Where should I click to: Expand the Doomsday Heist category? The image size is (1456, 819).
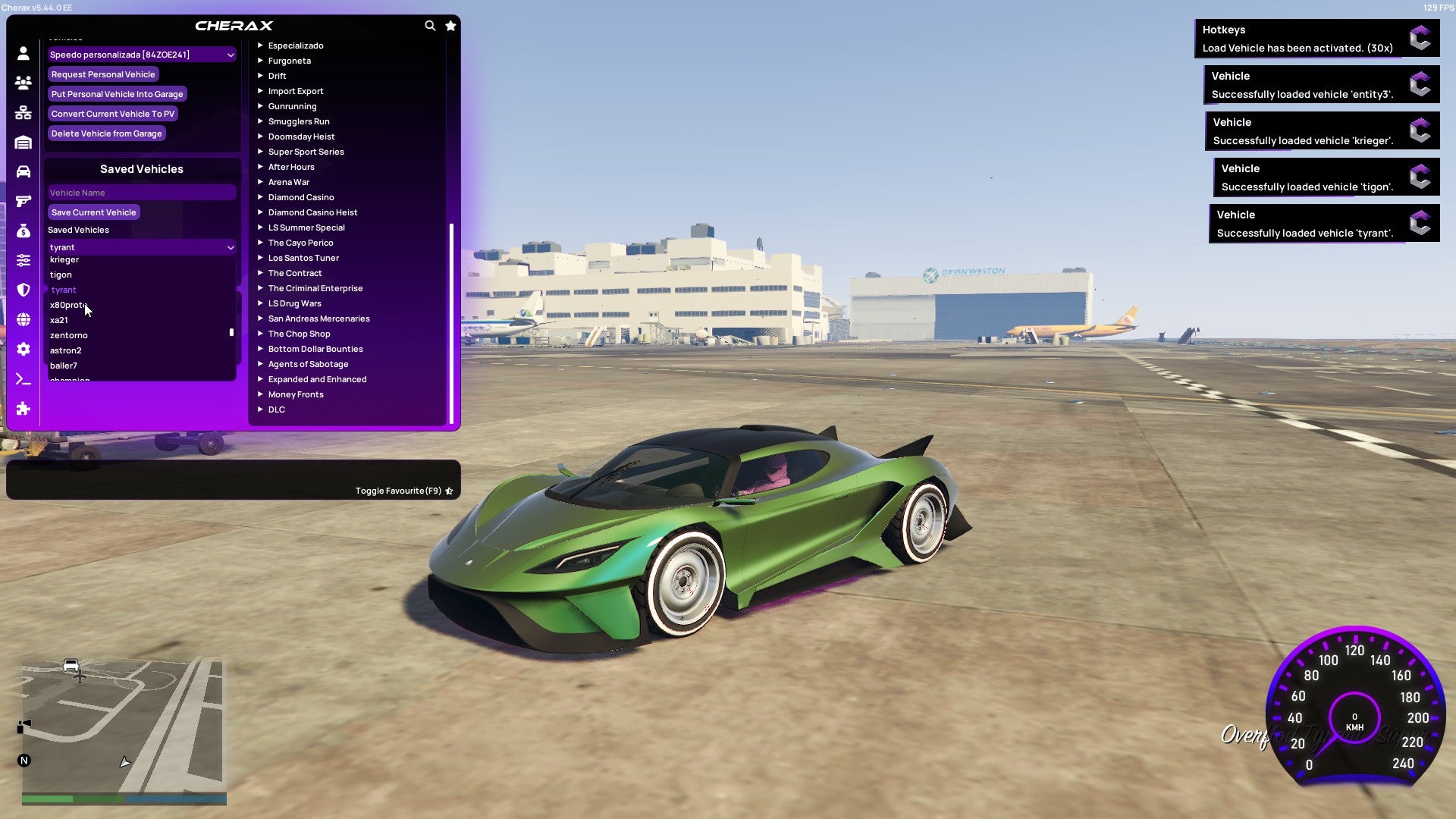click(300, 136)
